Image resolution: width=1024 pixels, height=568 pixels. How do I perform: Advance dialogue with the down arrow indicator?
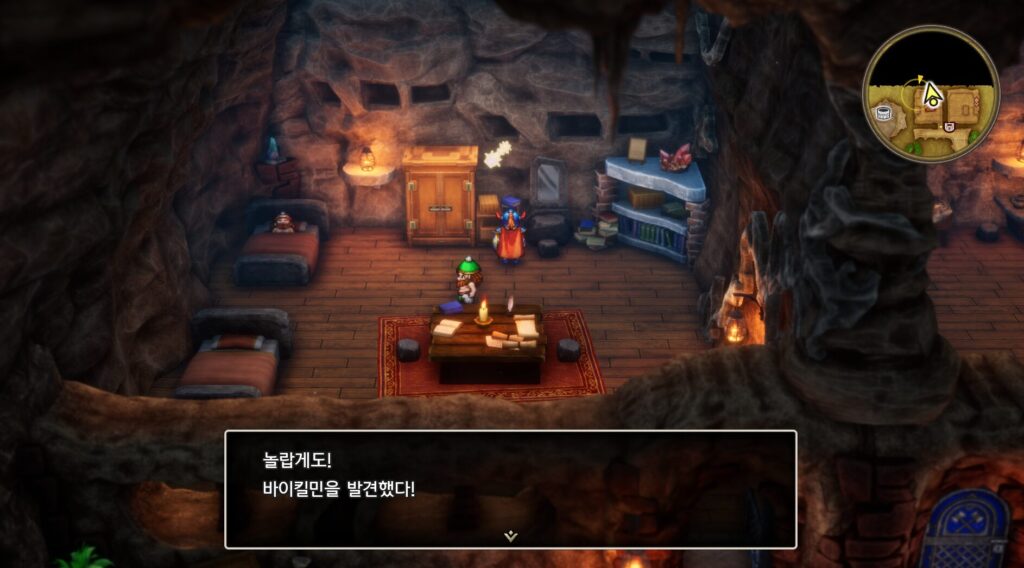coord(511,536)
